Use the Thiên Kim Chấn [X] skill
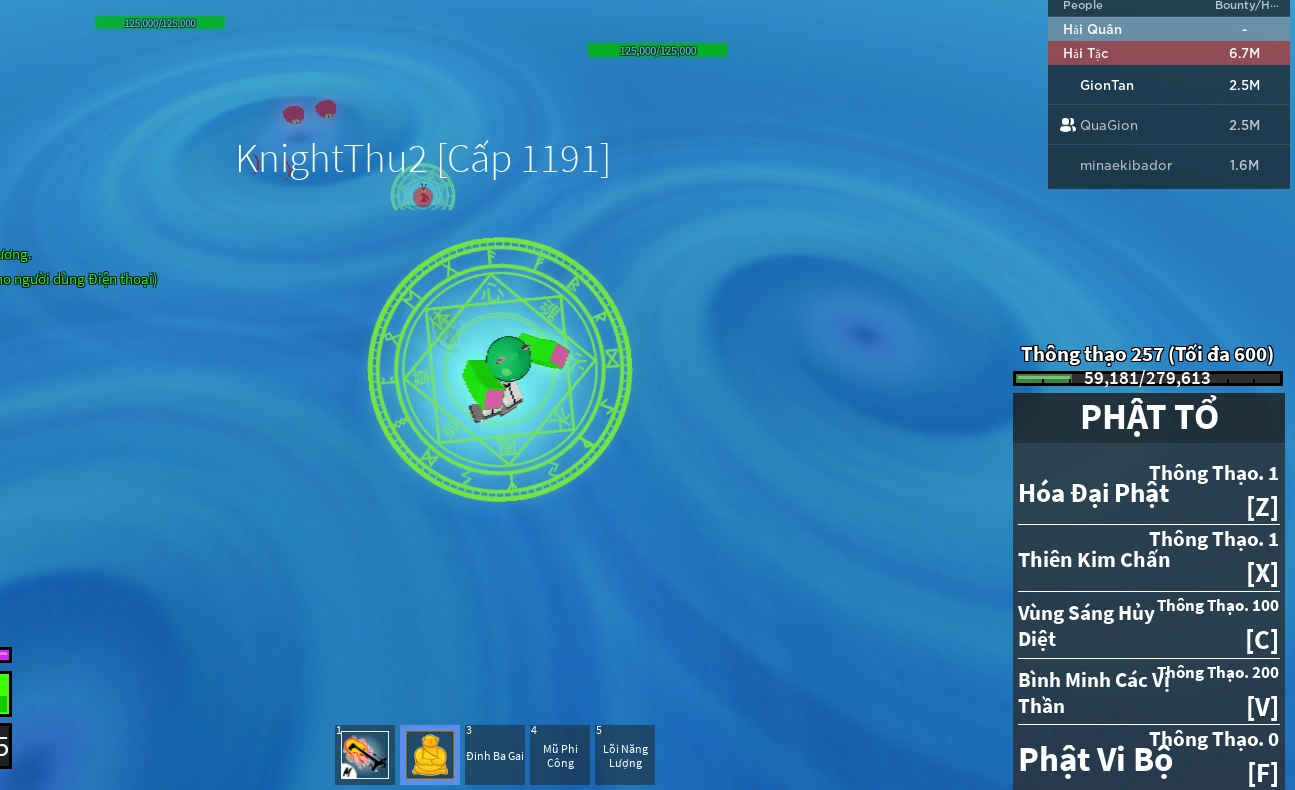The width and height of the screenshot is (1295, 790). tap(1148, 558)
